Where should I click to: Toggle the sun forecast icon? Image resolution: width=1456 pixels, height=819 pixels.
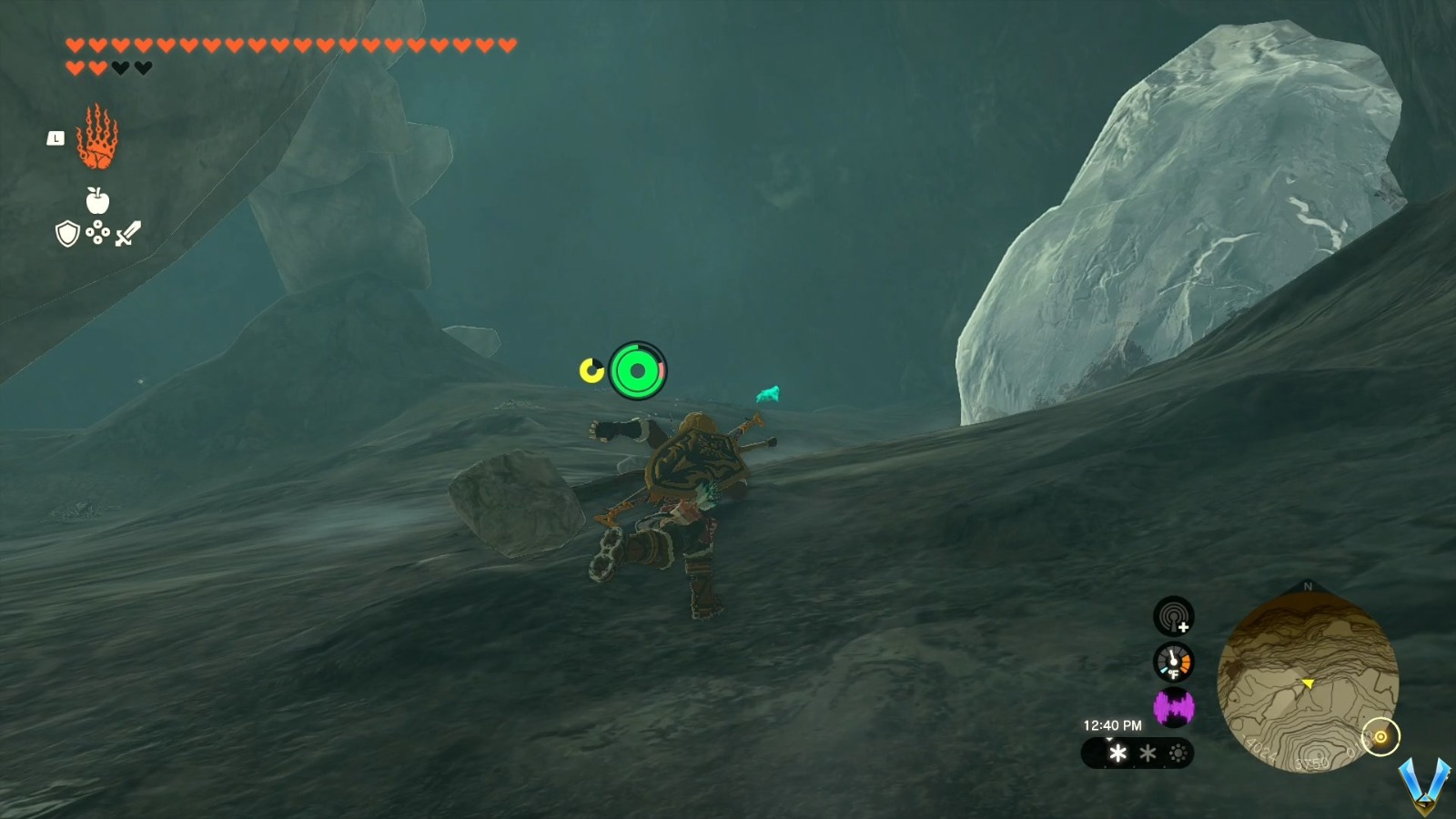[x=1178, y=753]
